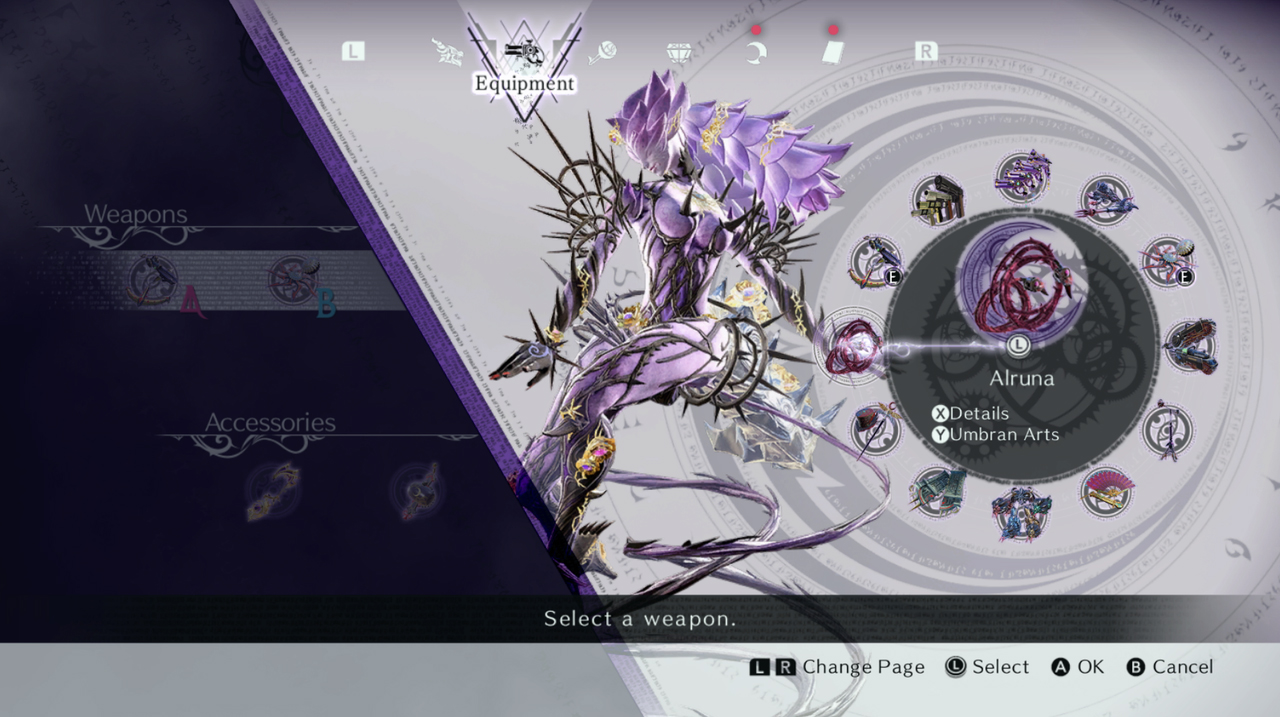Open the crescent moon tab
This screenshot has height=717, width=1280.
point(756,52)
